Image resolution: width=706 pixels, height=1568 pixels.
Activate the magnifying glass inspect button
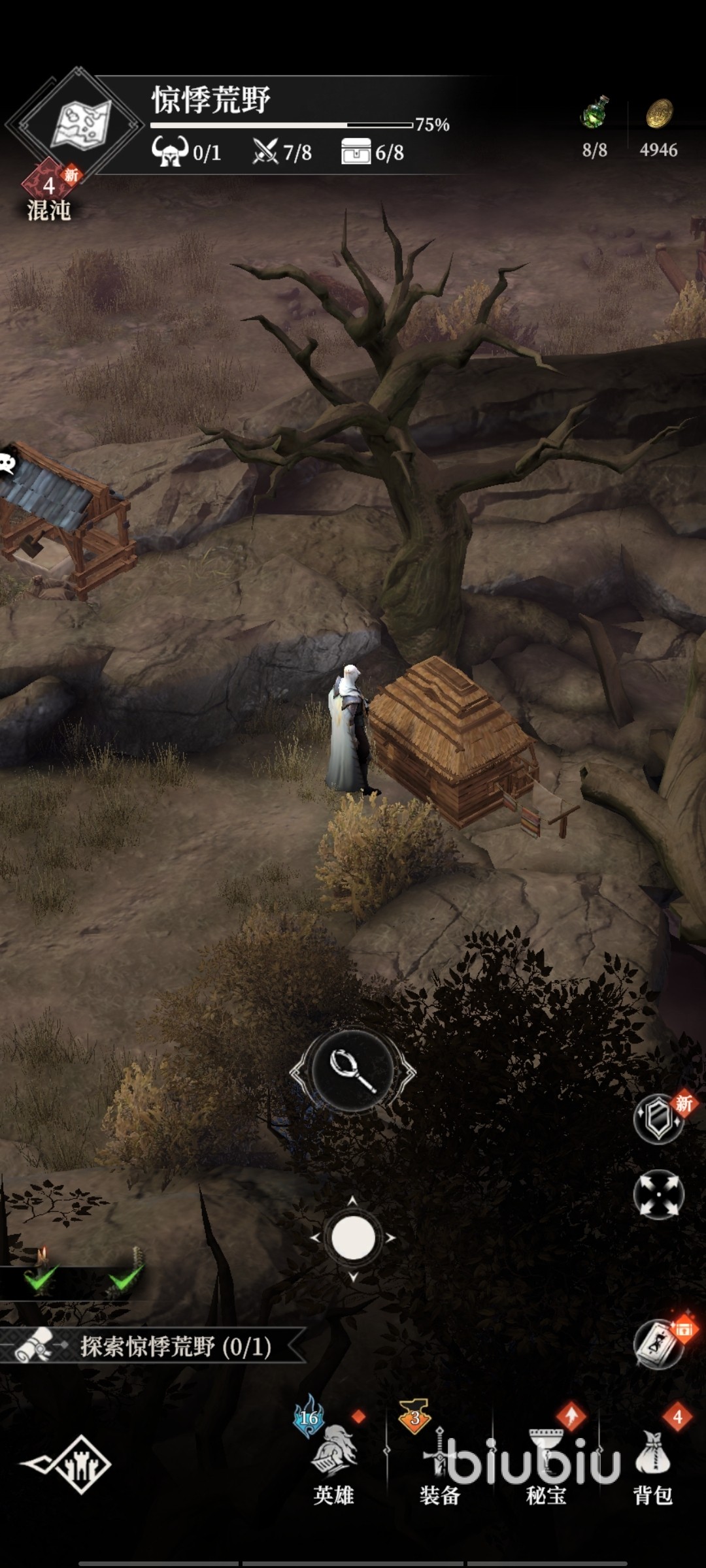(x=353, y=1071)
